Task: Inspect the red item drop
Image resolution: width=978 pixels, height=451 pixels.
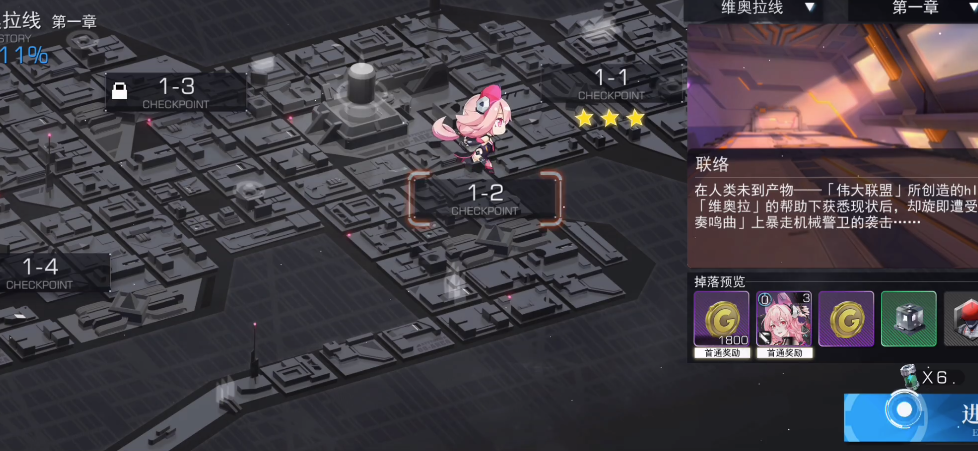Action: (962, 319)
